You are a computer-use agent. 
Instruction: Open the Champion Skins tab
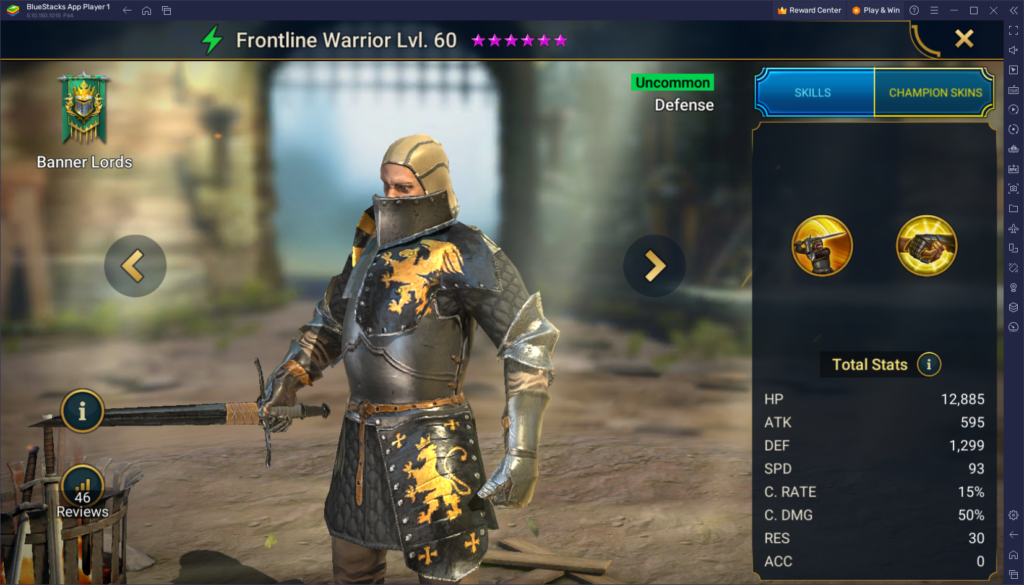[934, 92]
